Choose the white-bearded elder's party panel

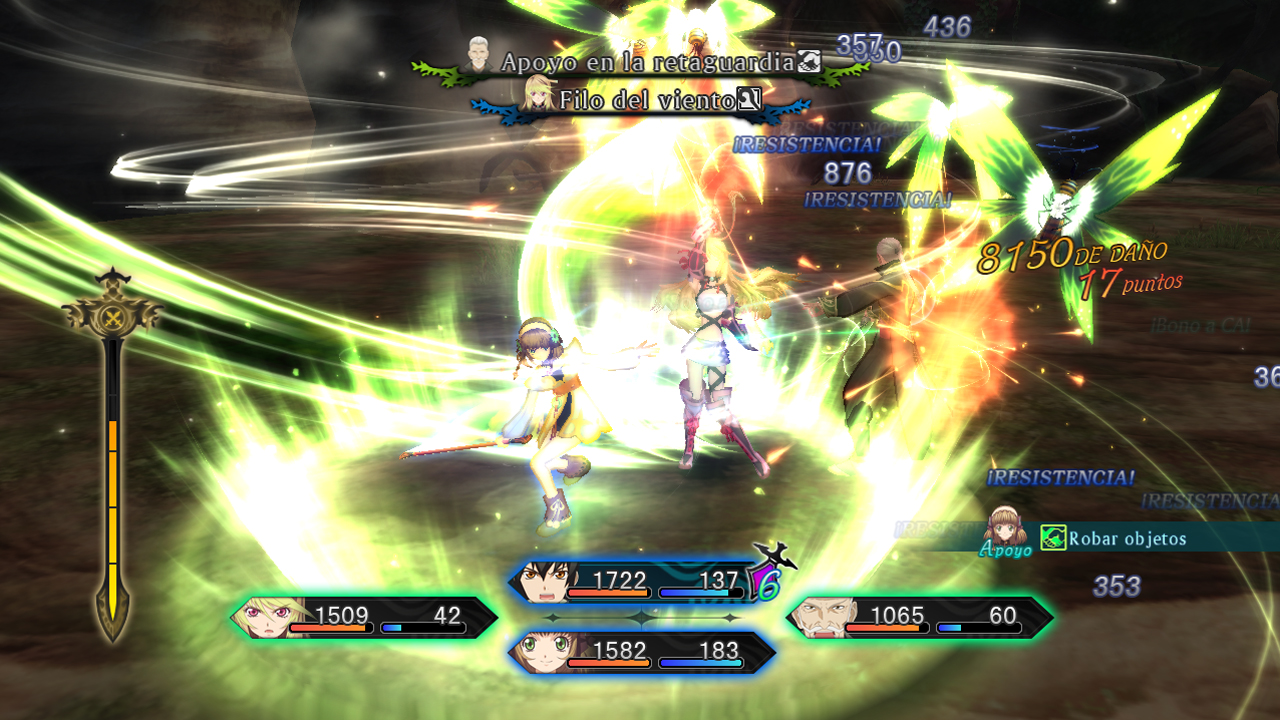pyautogui.click(x=920, y=618)
